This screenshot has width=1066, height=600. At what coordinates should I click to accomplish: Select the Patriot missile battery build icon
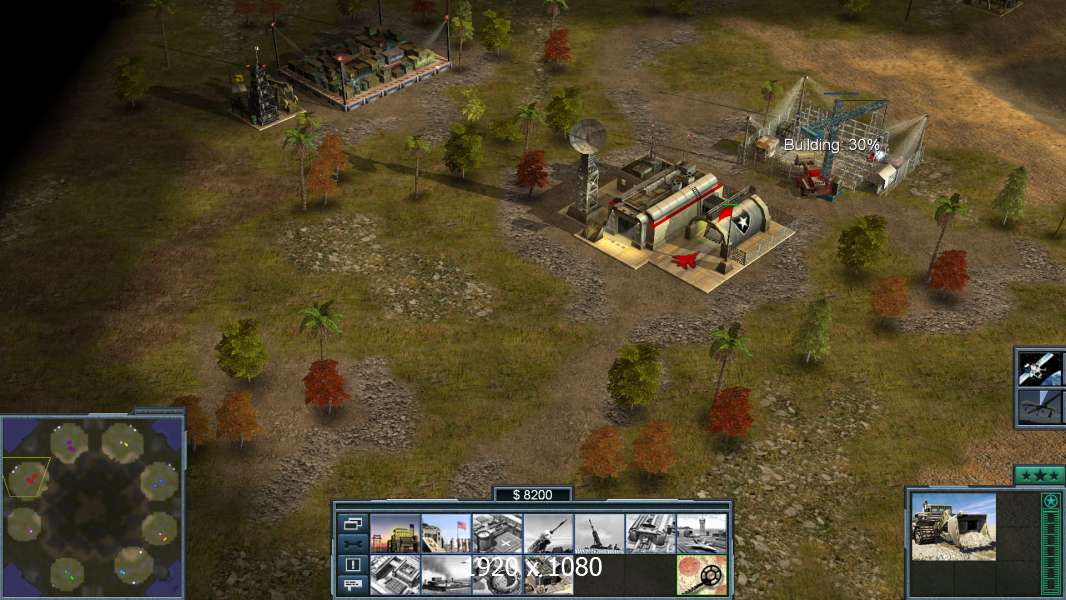(548, 533)
